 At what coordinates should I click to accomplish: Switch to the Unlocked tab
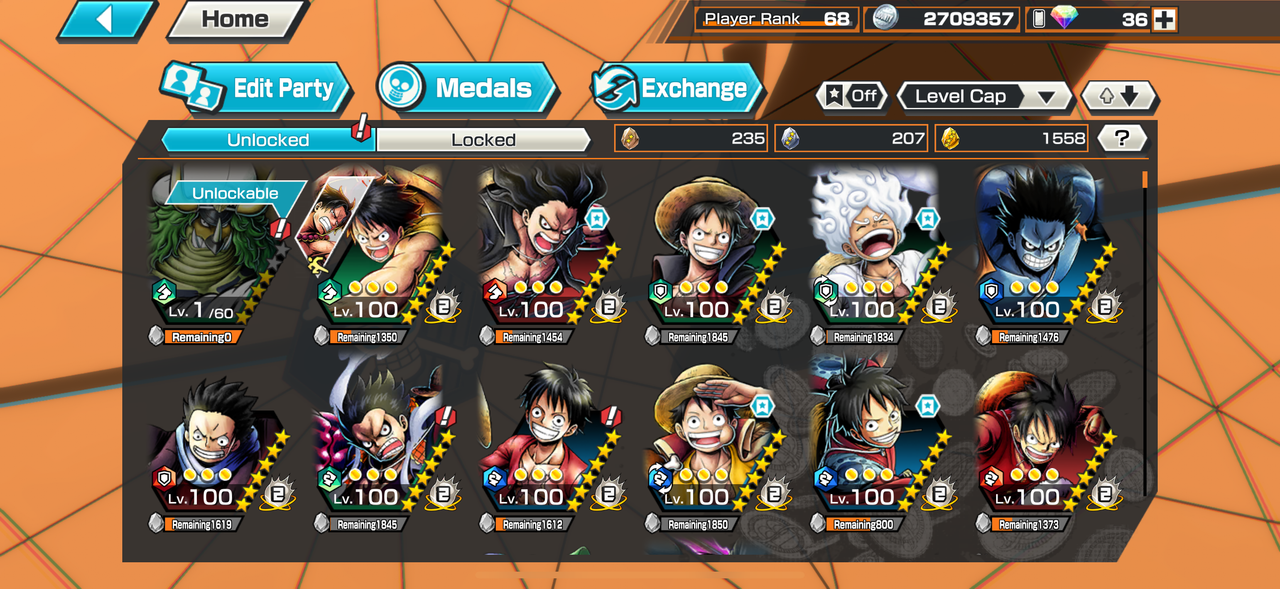tap(267, 140)
